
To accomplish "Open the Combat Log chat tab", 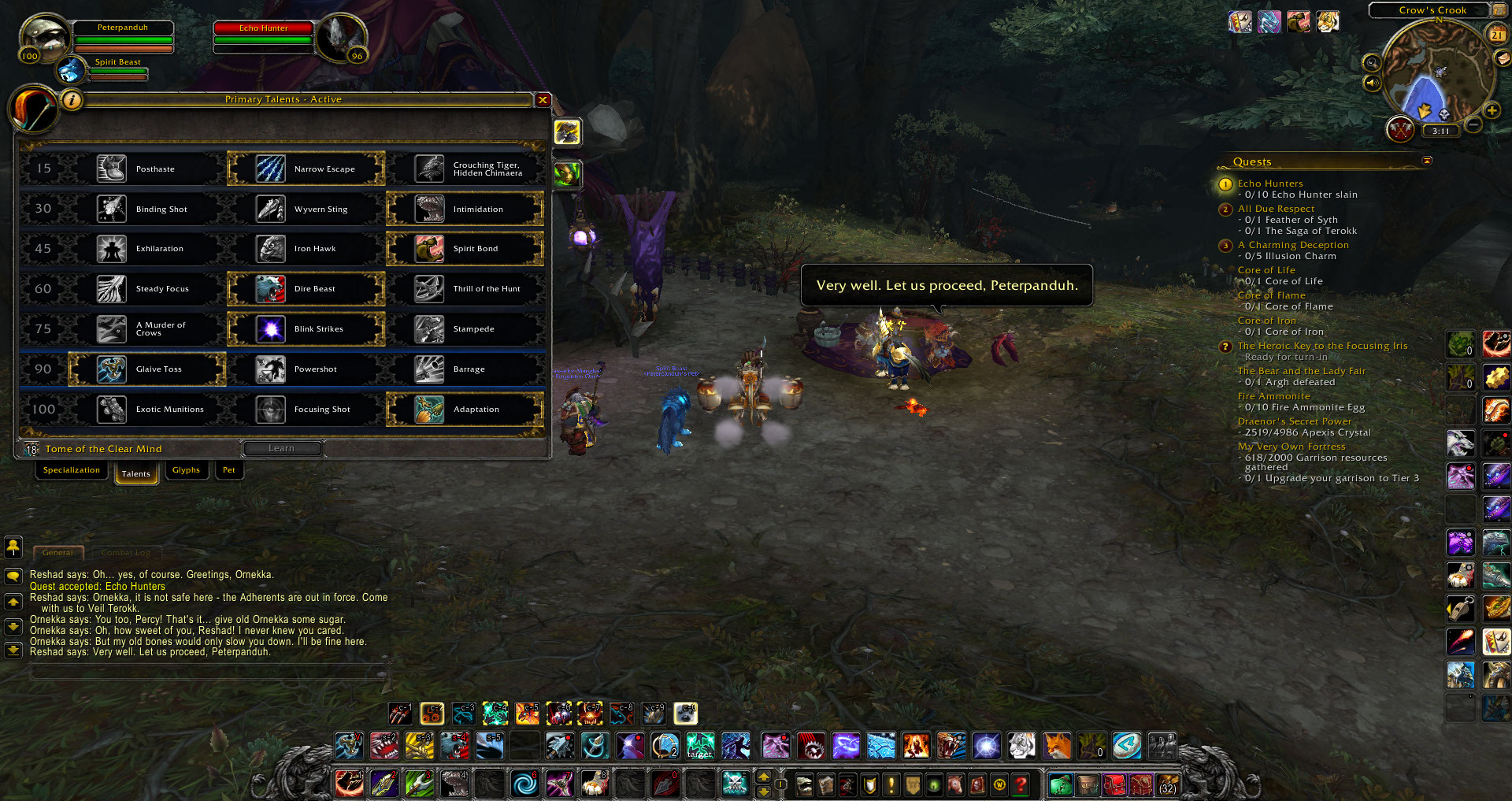I will coord(125,553).
